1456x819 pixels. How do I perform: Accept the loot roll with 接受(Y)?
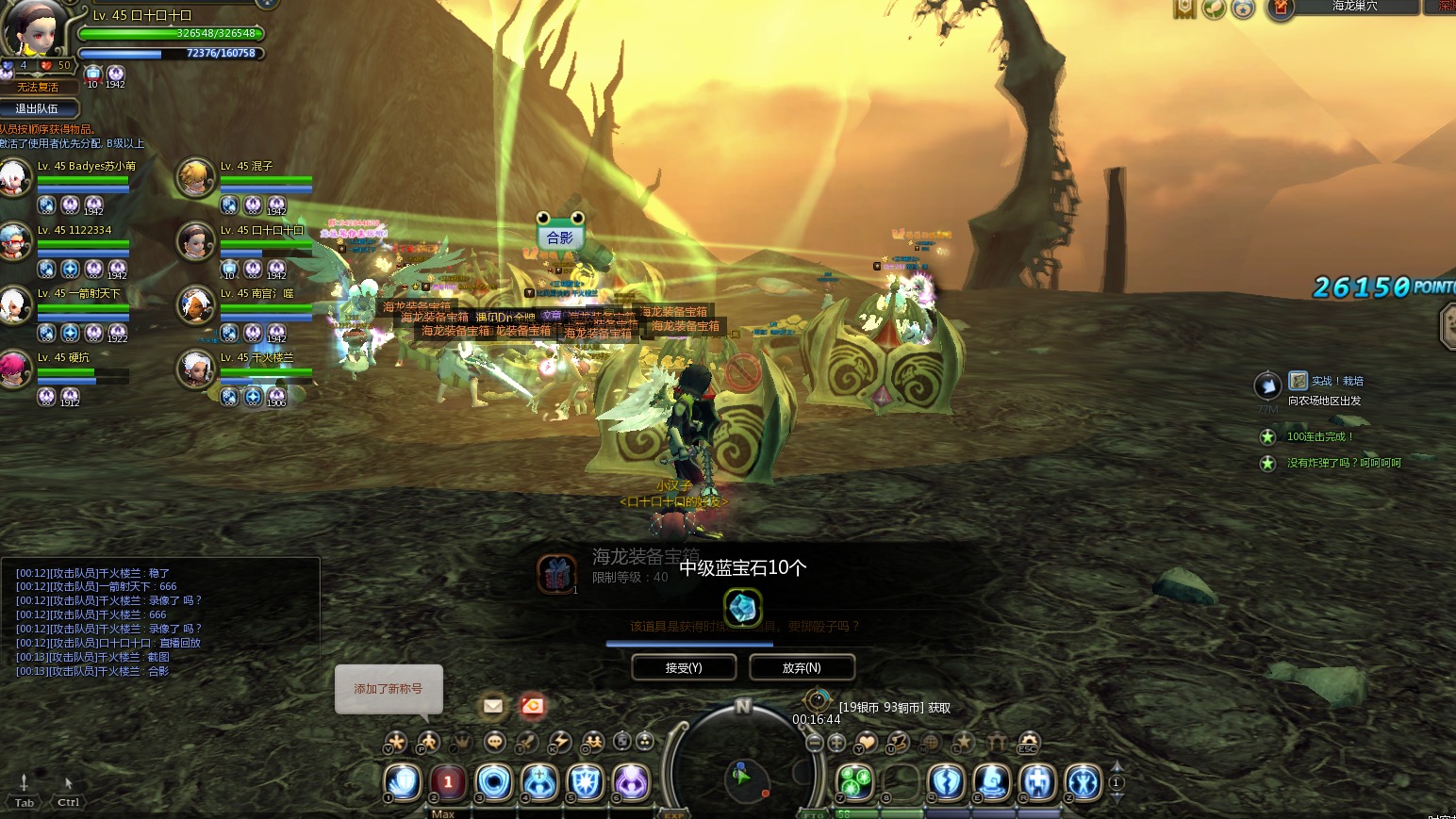tap(684, 667)
